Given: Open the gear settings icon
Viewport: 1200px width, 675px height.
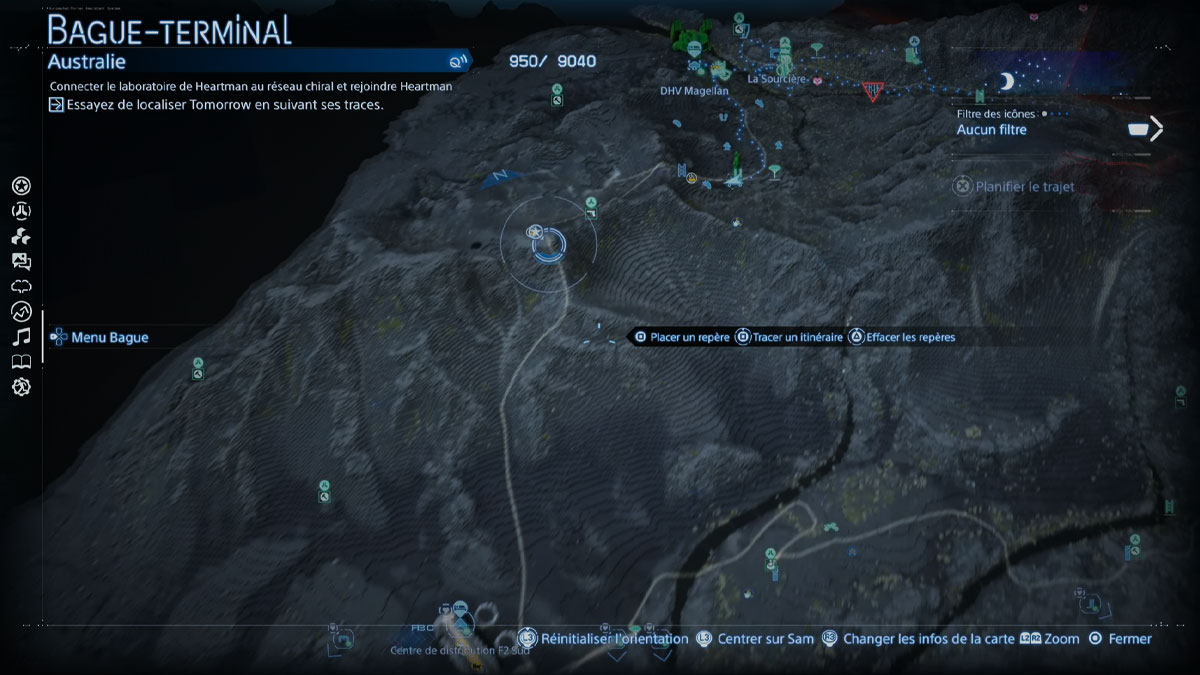Looking at the screenshot, I should click(x=21, y=387).
